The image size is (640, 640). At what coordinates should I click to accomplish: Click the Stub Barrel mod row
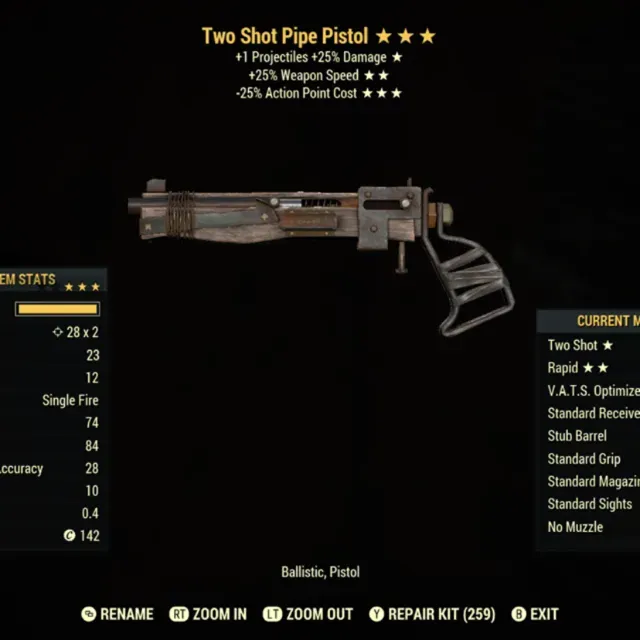pos(578,436)
